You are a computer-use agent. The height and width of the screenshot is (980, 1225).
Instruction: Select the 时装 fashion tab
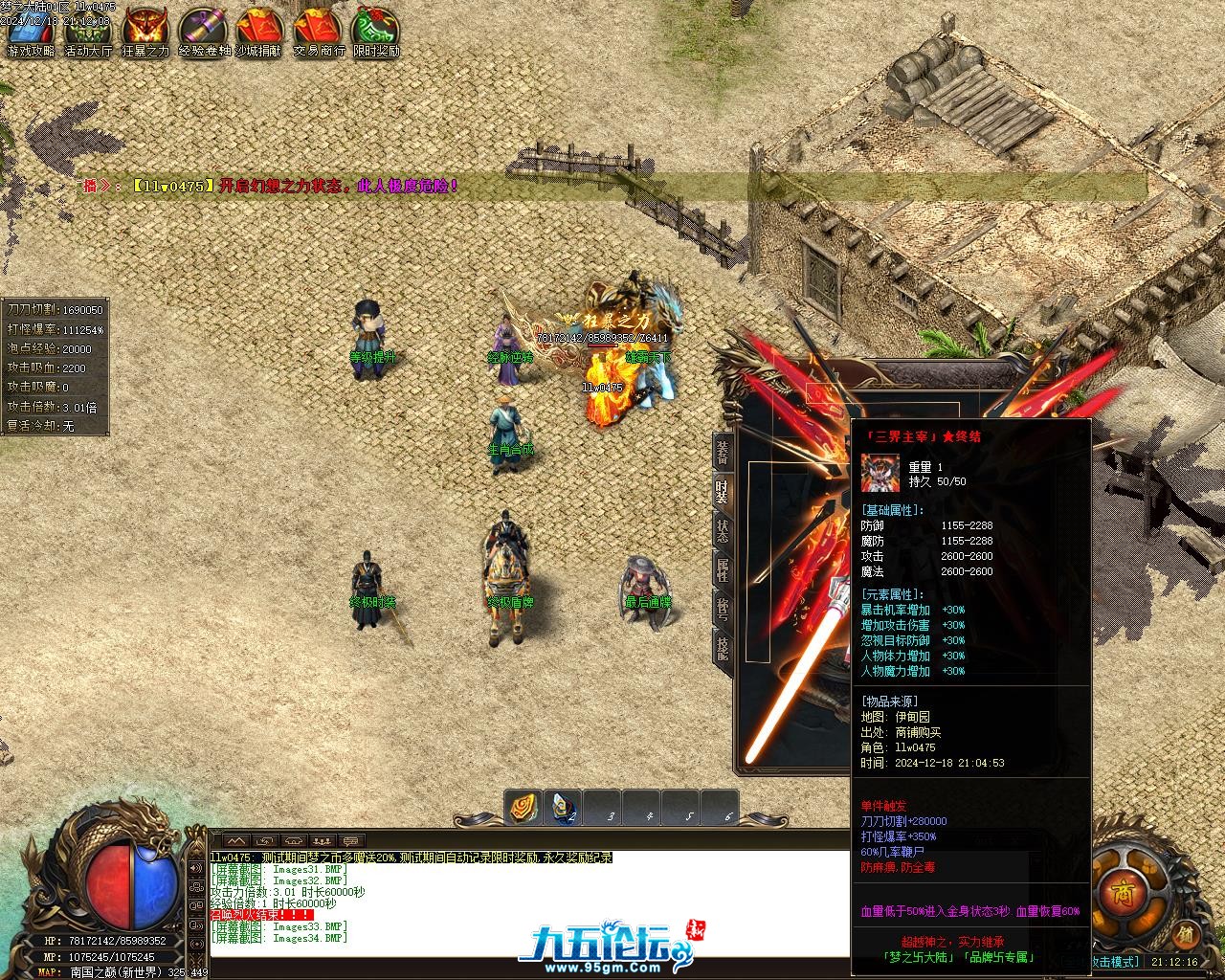click(x=723, y=491)
